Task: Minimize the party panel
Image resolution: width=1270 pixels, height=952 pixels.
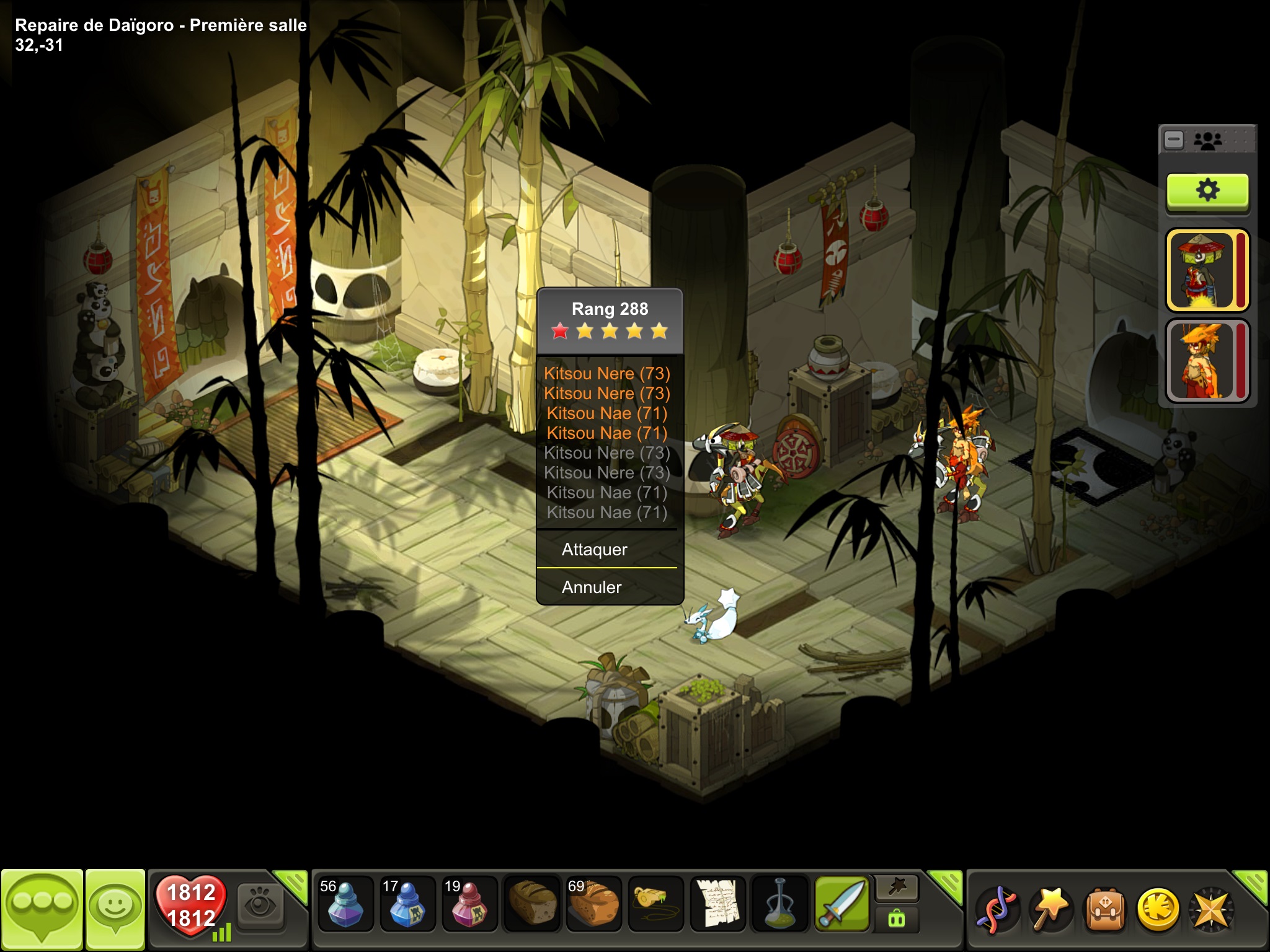Action: 1174,140
